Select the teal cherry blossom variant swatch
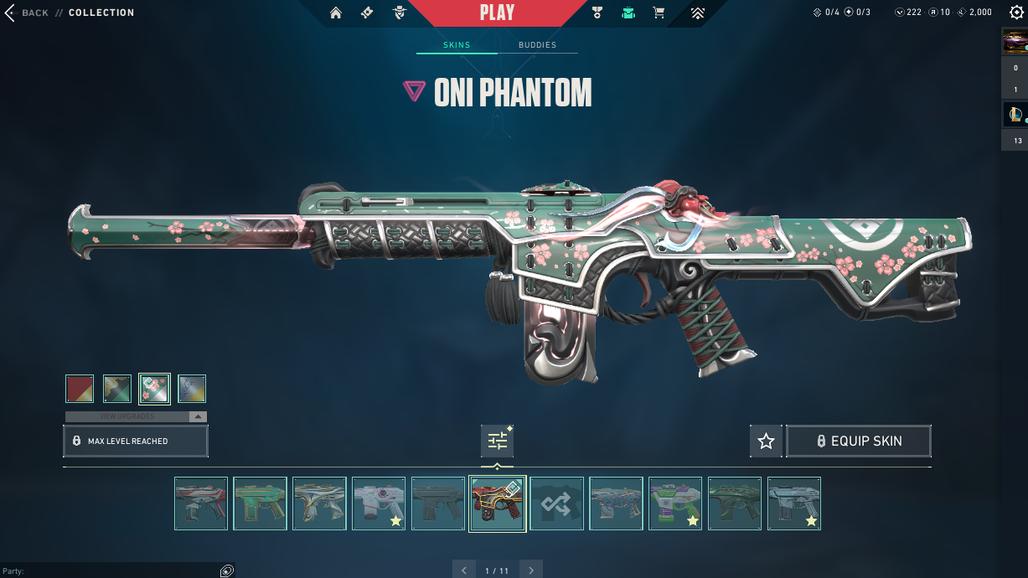This screenshot has height=578, width=1028. (x=154, y=388)
